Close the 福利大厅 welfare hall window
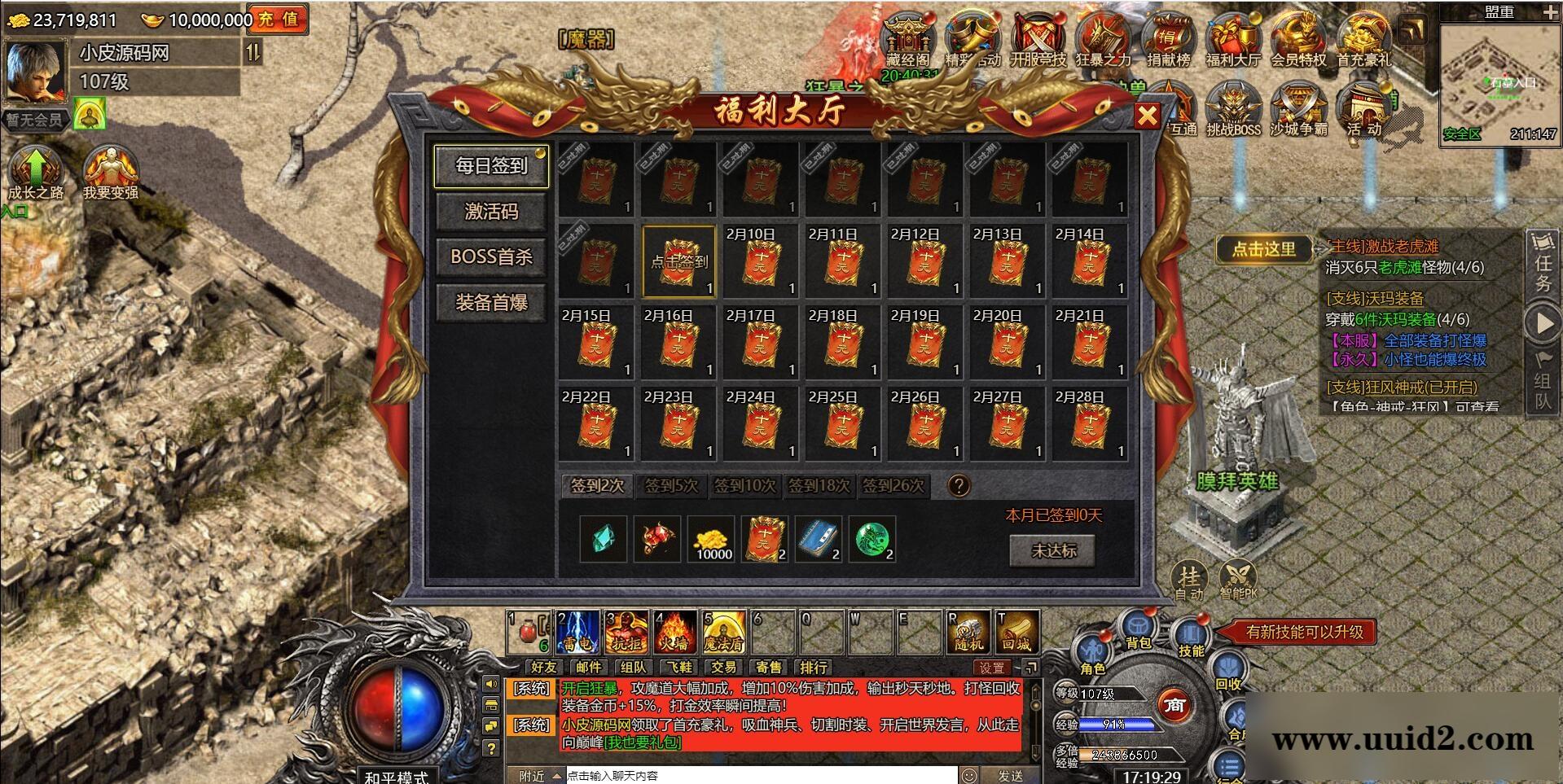This screenshot has height=784, width=1563. (x=1147, y=116)
